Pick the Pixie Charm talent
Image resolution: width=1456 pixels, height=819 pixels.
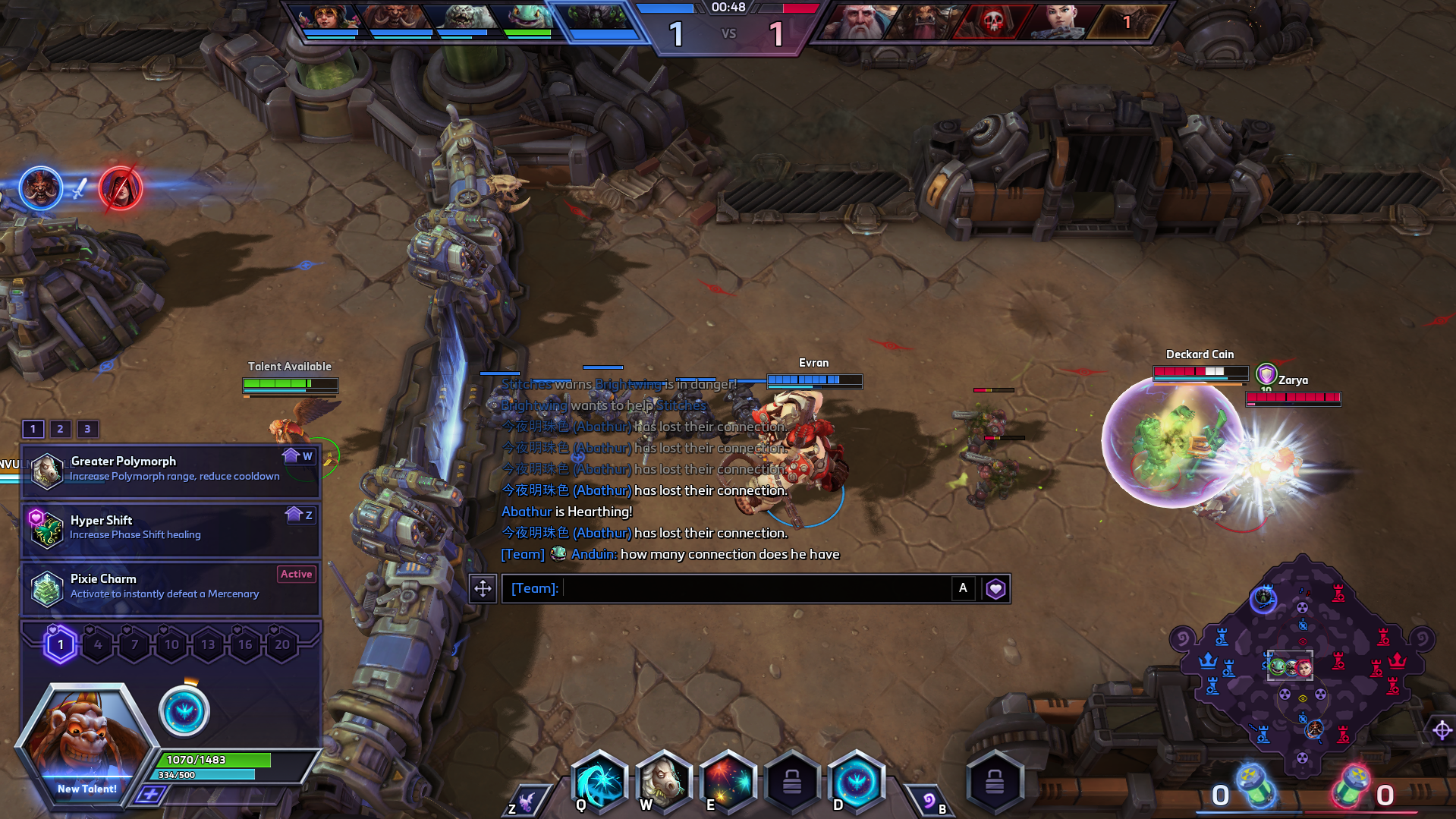pos(171,587)
